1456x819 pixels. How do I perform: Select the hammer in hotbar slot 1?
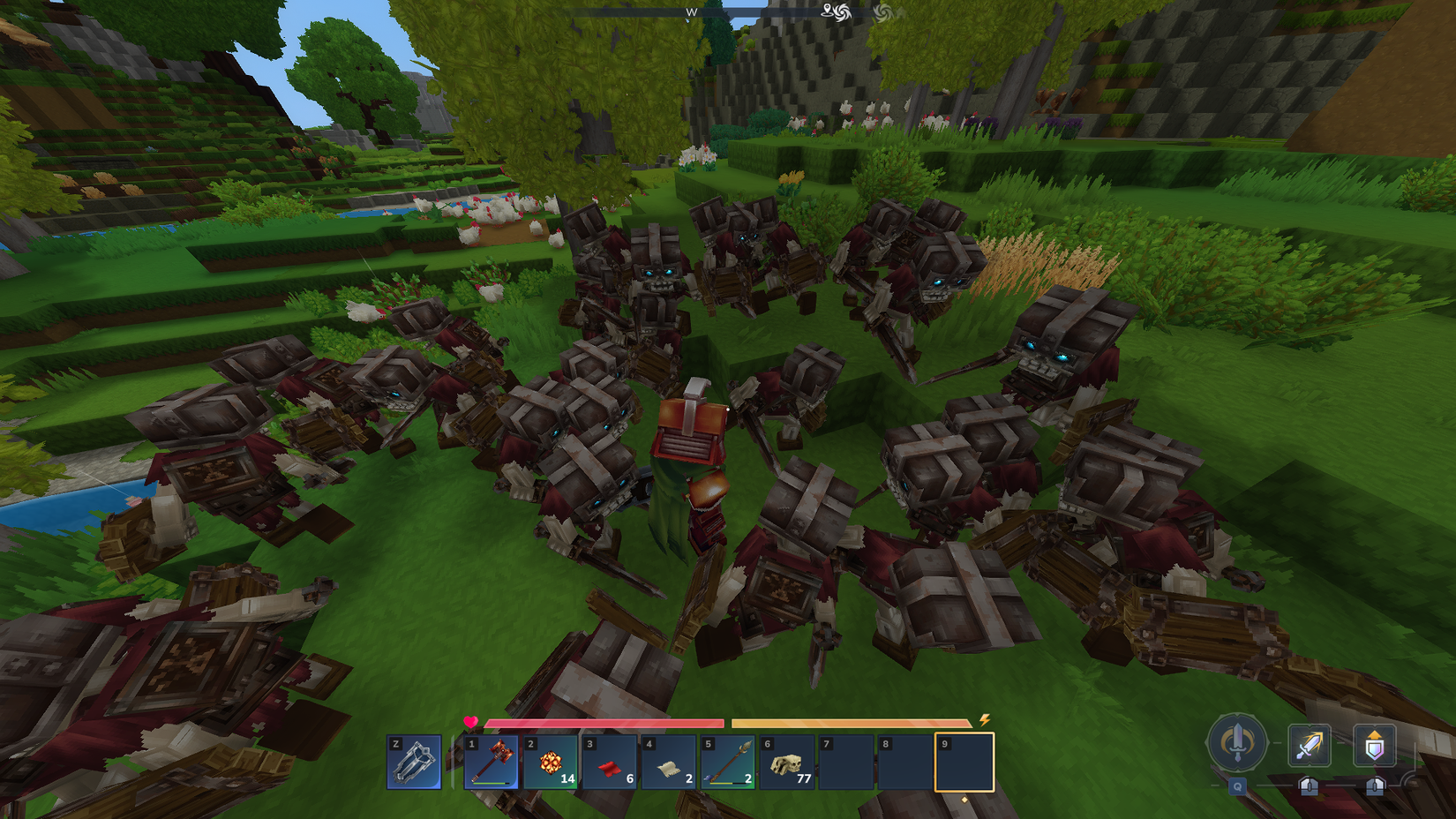(491, 764)
